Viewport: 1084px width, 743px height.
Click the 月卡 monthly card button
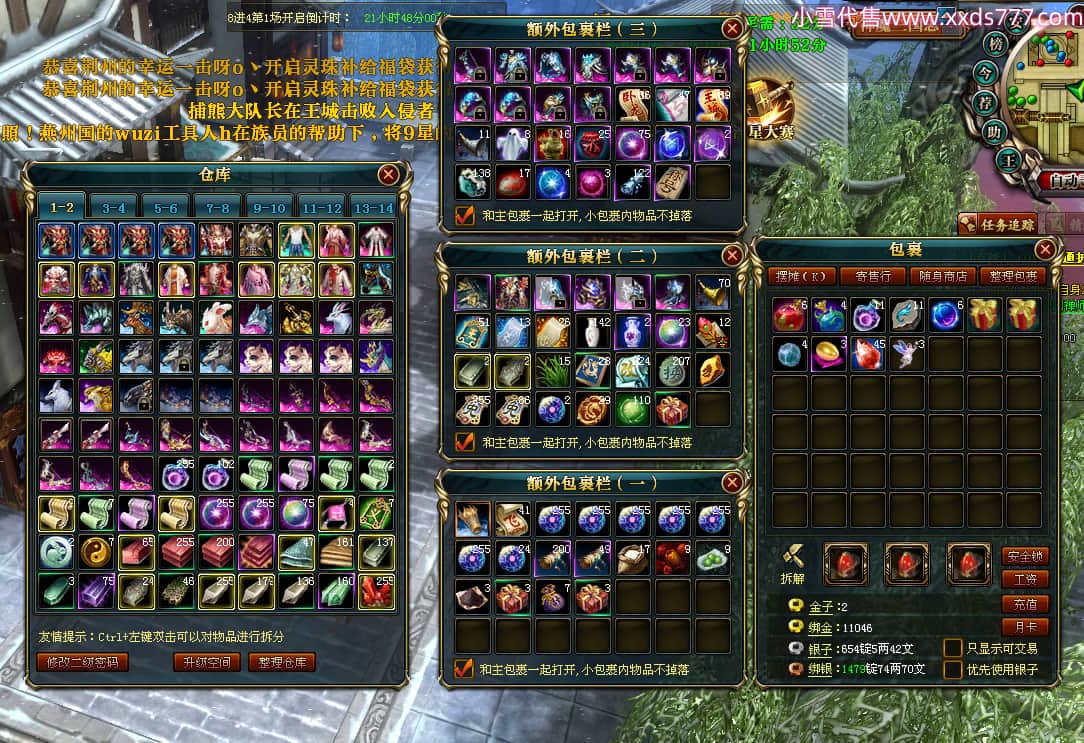click(x=1024, y=628)
